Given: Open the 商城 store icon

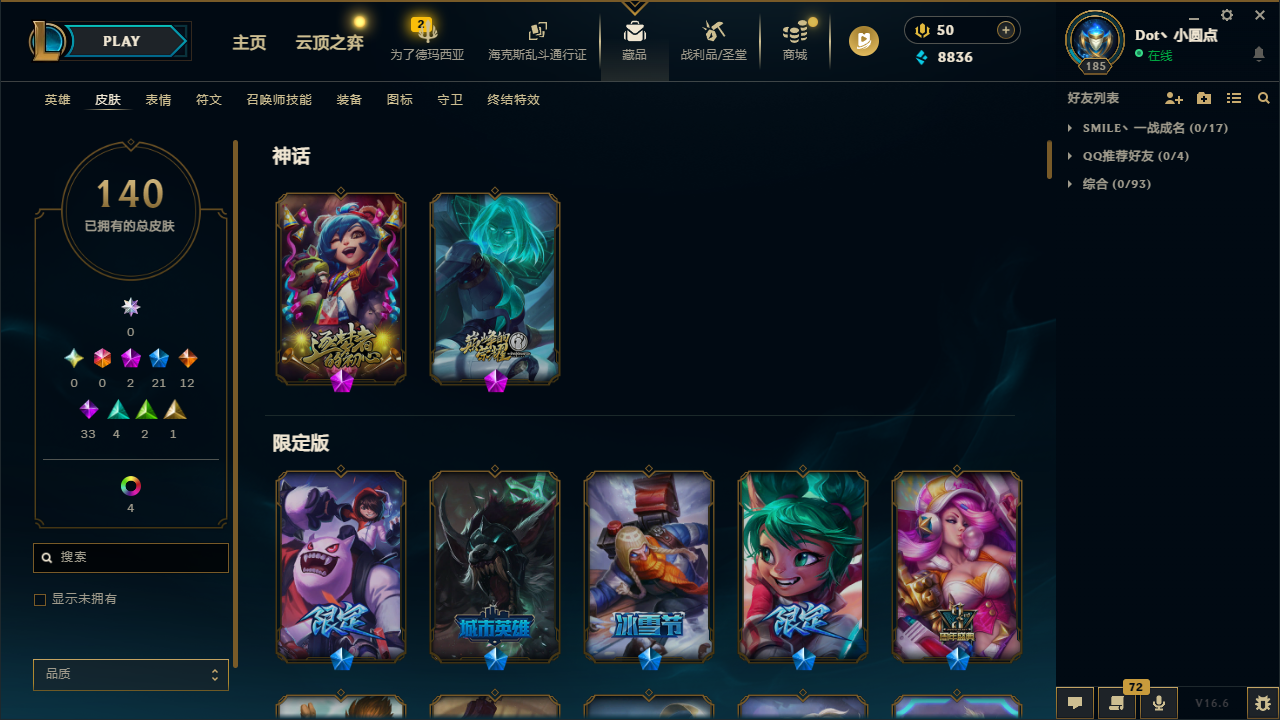Looking at the screenshot, I should 794,40.
